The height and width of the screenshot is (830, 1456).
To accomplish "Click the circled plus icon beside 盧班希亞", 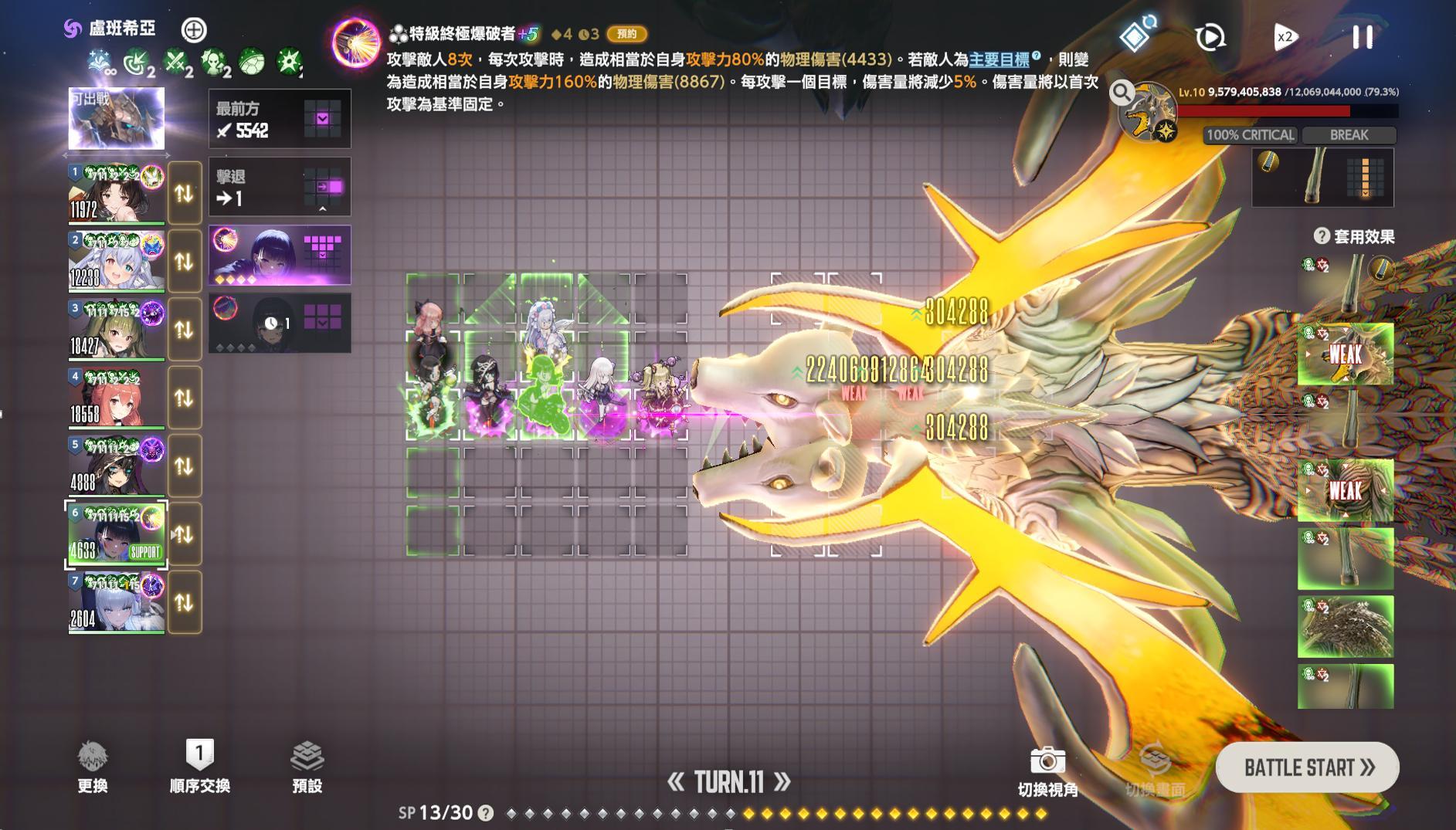I will pyautogui.click(x=193, y=29).
